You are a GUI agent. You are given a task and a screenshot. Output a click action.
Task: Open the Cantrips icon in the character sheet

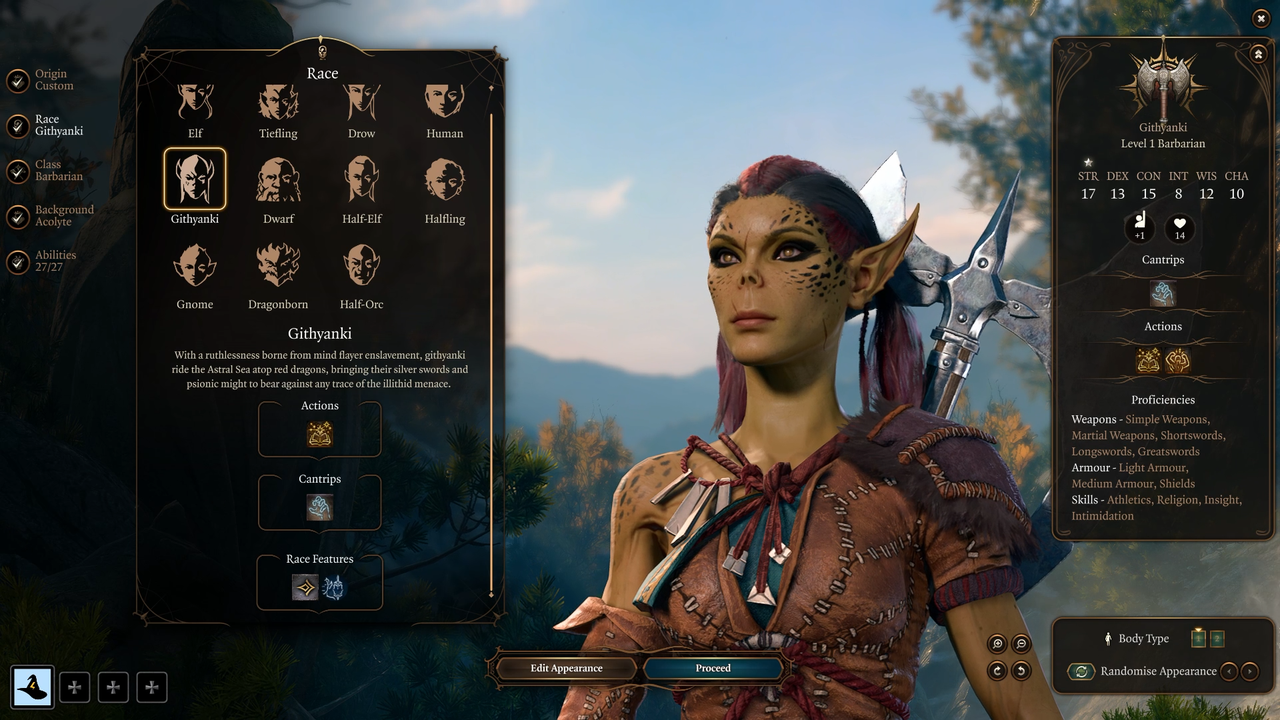(x=1162, y=293)
